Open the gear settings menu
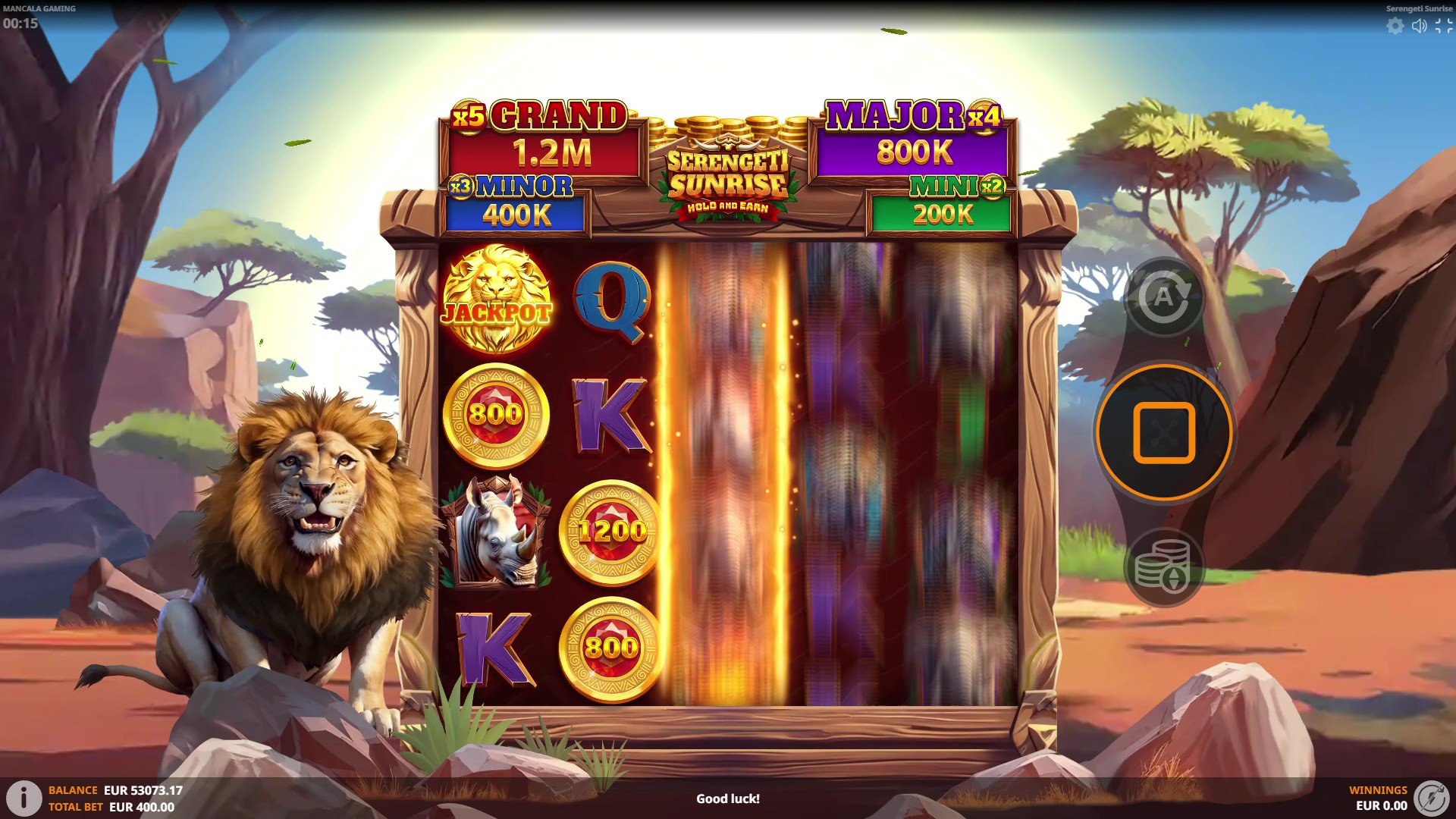The height and width of the screenshot is (819, 1456). pyautogui.click(x=1395, y=26)
